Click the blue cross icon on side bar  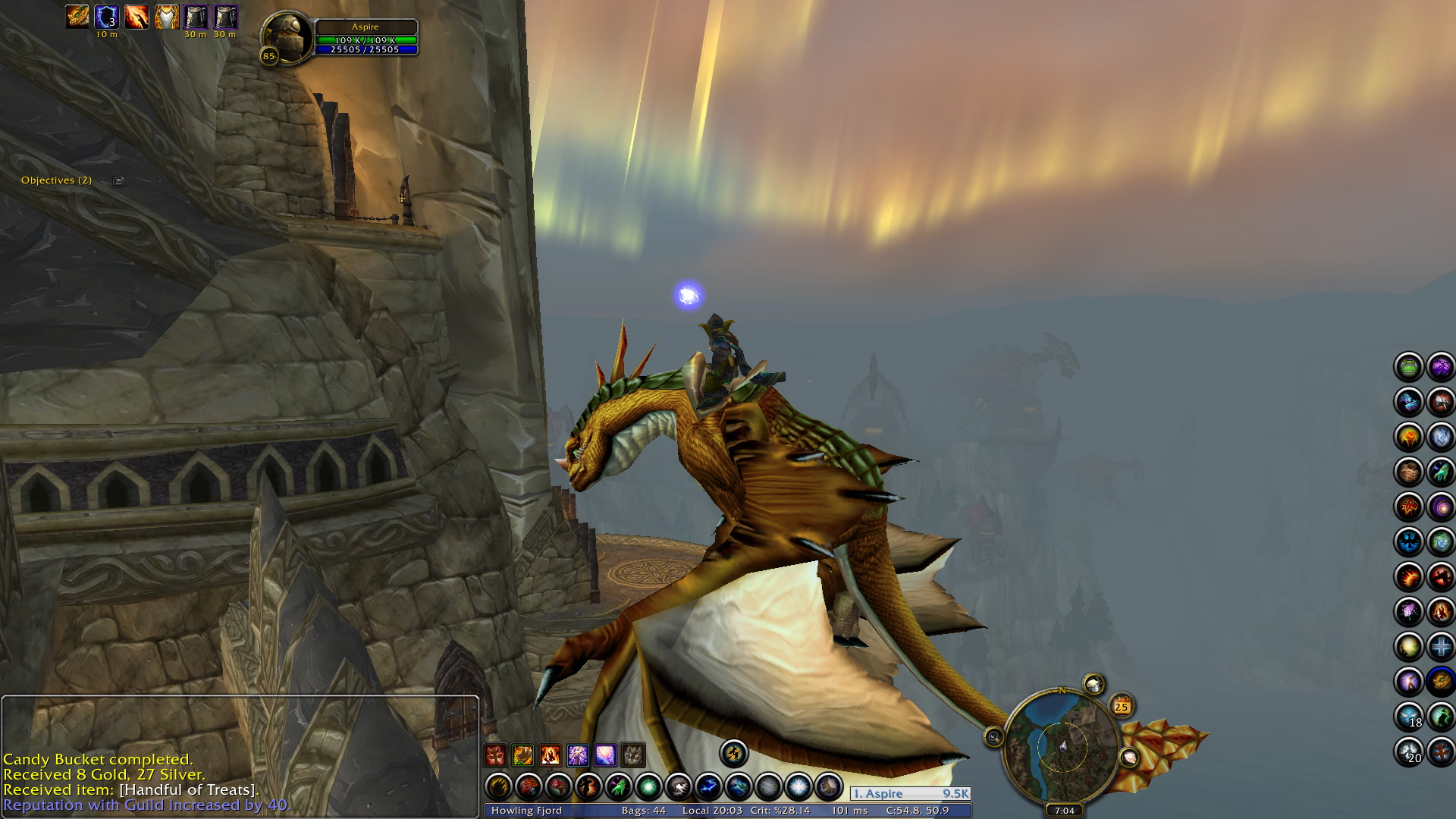coord(1440,647)
